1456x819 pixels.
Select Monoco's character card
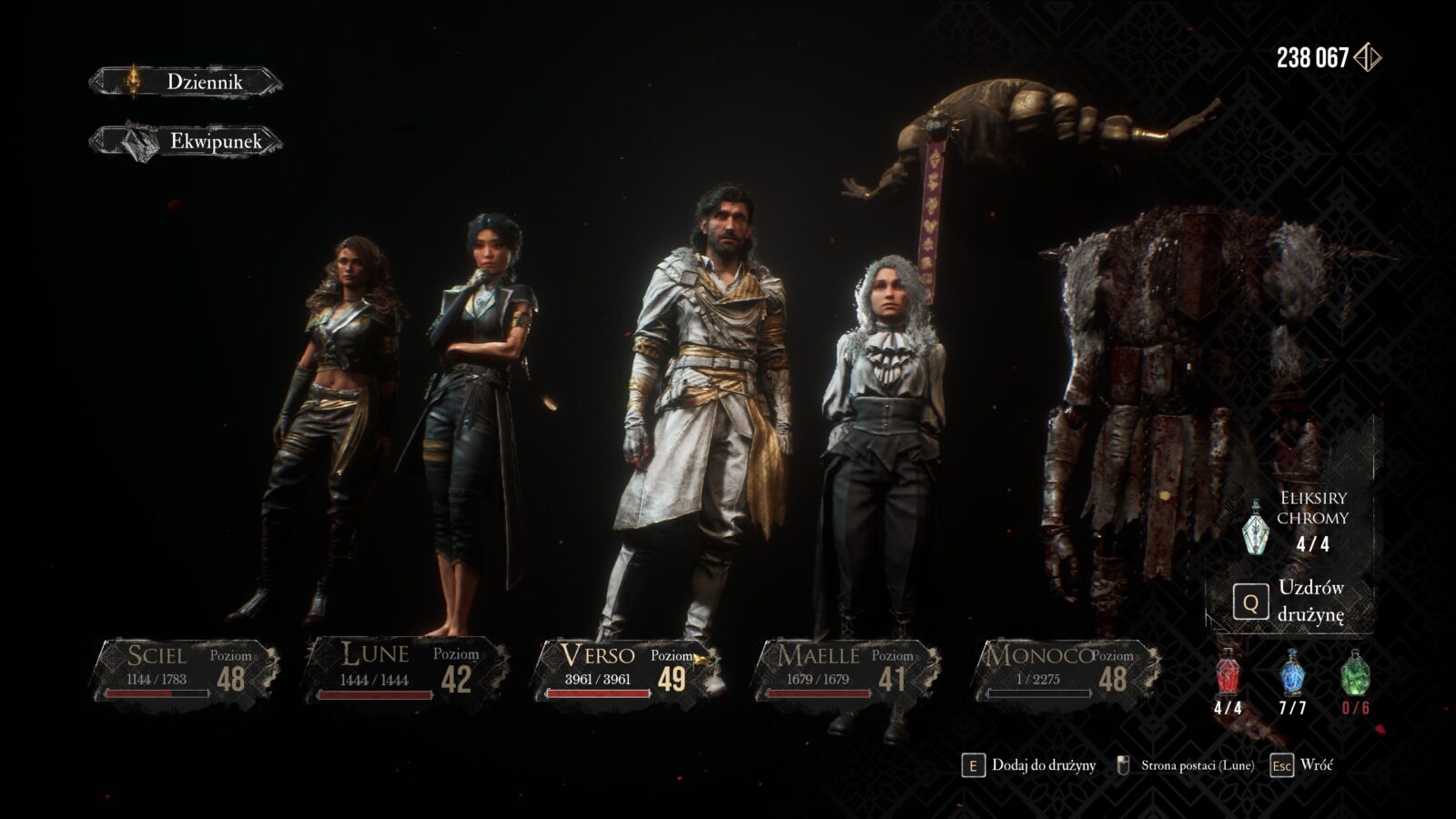click(1065, 670)
